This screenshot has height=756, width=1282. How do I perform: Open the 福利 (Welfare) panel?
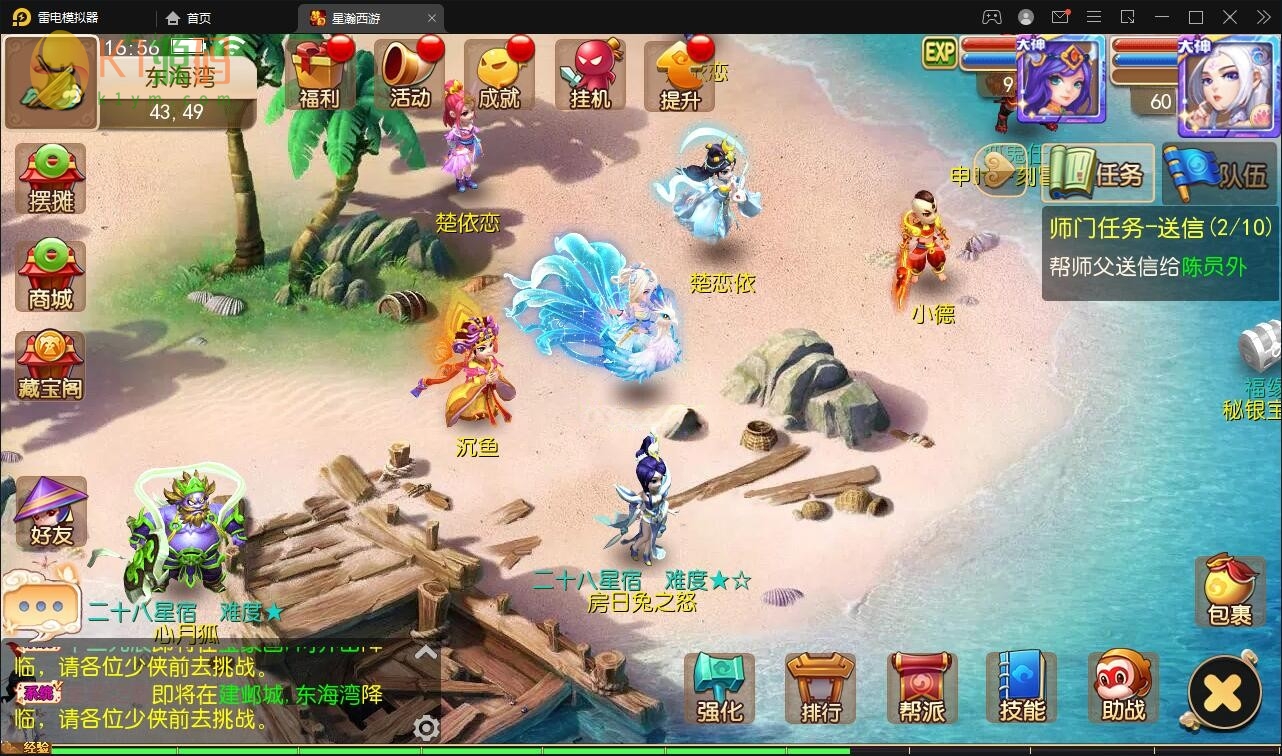click(318, 75)
